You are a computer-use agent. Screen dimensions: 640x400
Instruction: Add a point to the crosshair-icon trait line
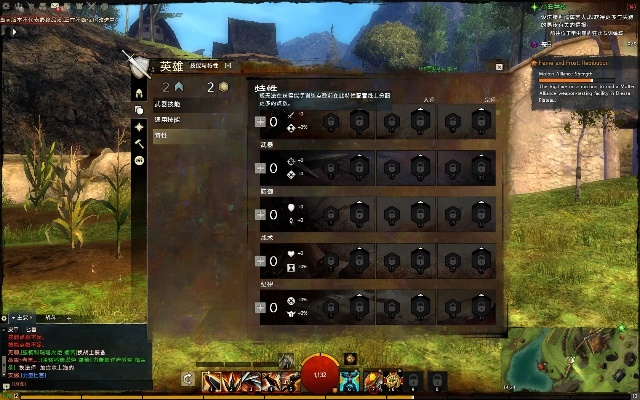[x=261, y=167]
